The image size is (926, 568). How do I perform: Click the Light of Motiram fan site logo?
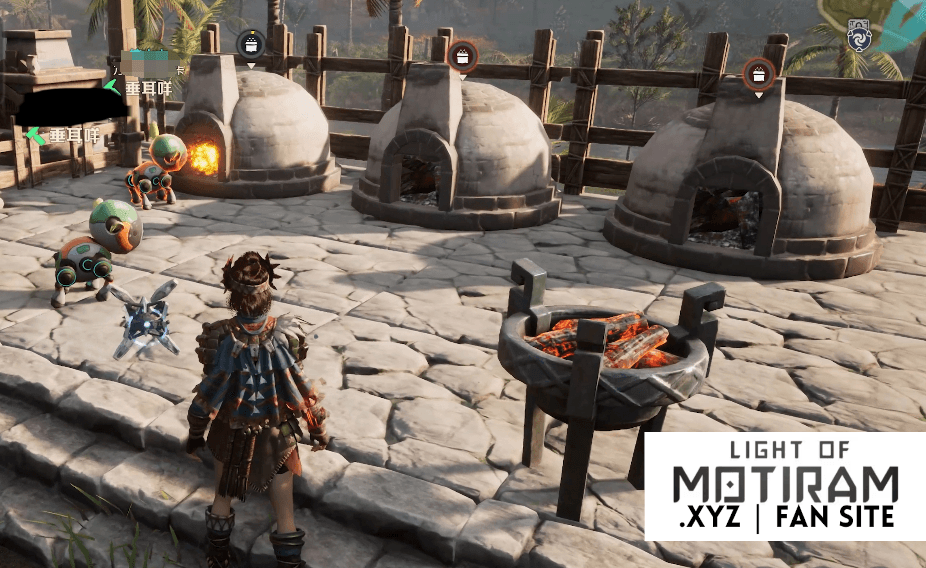tap(785, 486)
